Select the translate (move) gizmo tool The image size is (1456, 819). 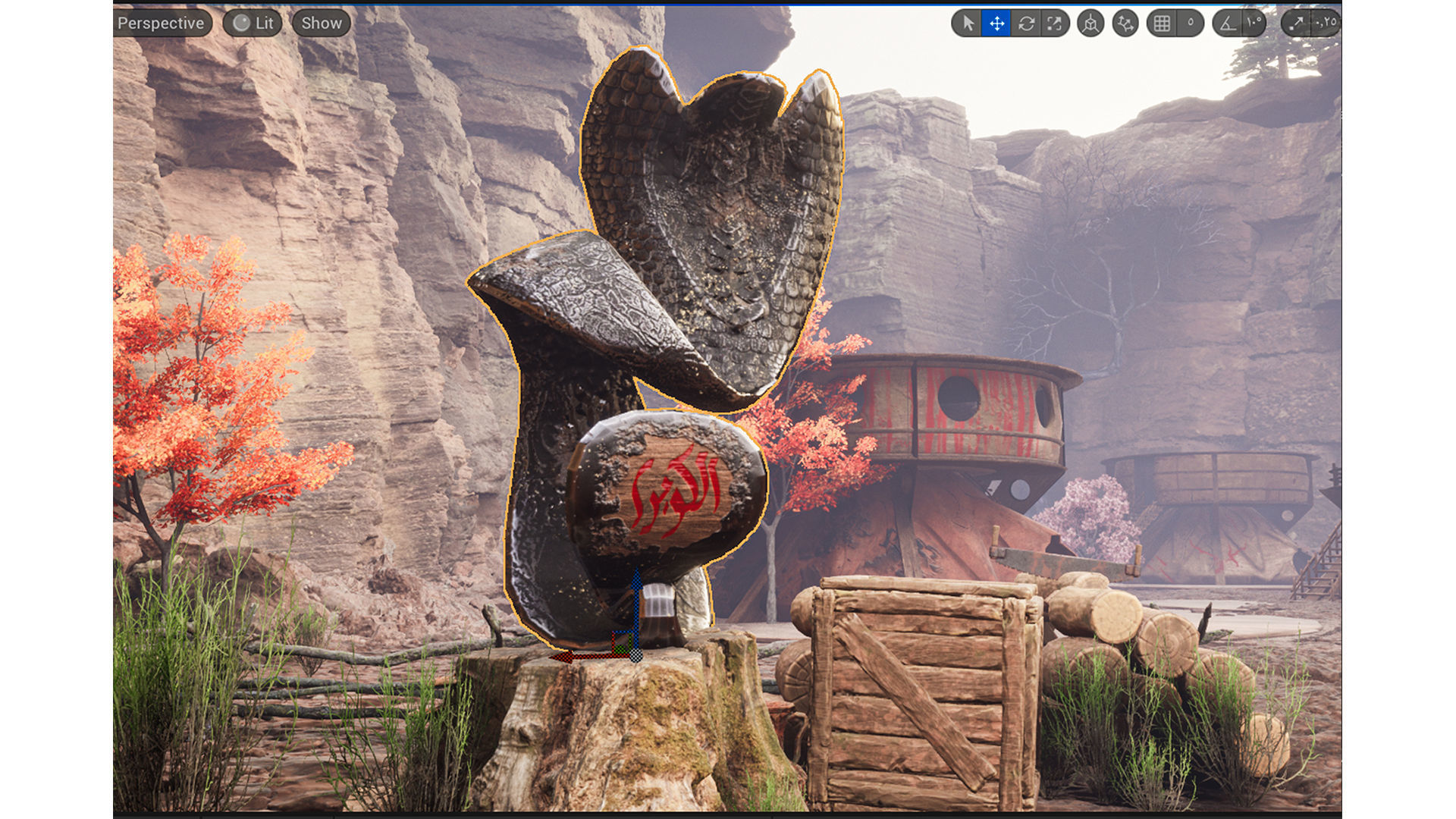(996, 24)
